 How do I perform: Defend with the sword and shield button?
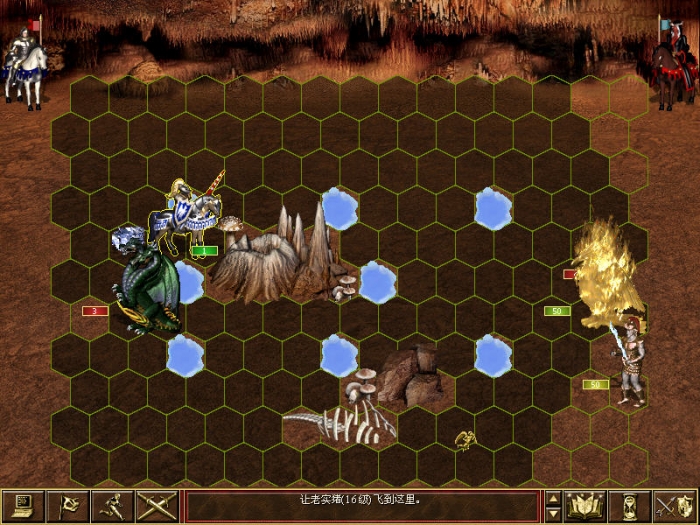click(674, 506)
